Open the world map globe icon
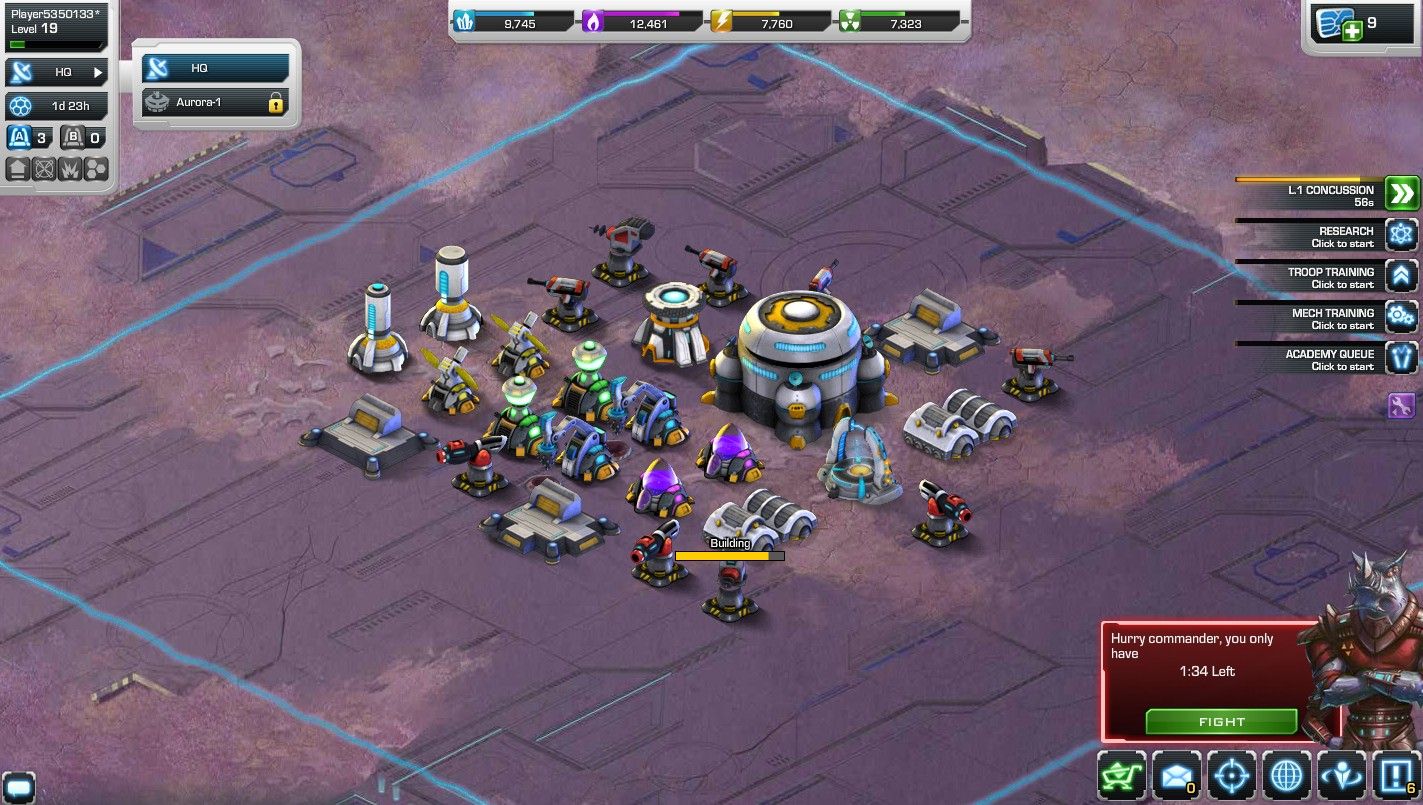The image size is (1423, 805). click(1285, 775)
